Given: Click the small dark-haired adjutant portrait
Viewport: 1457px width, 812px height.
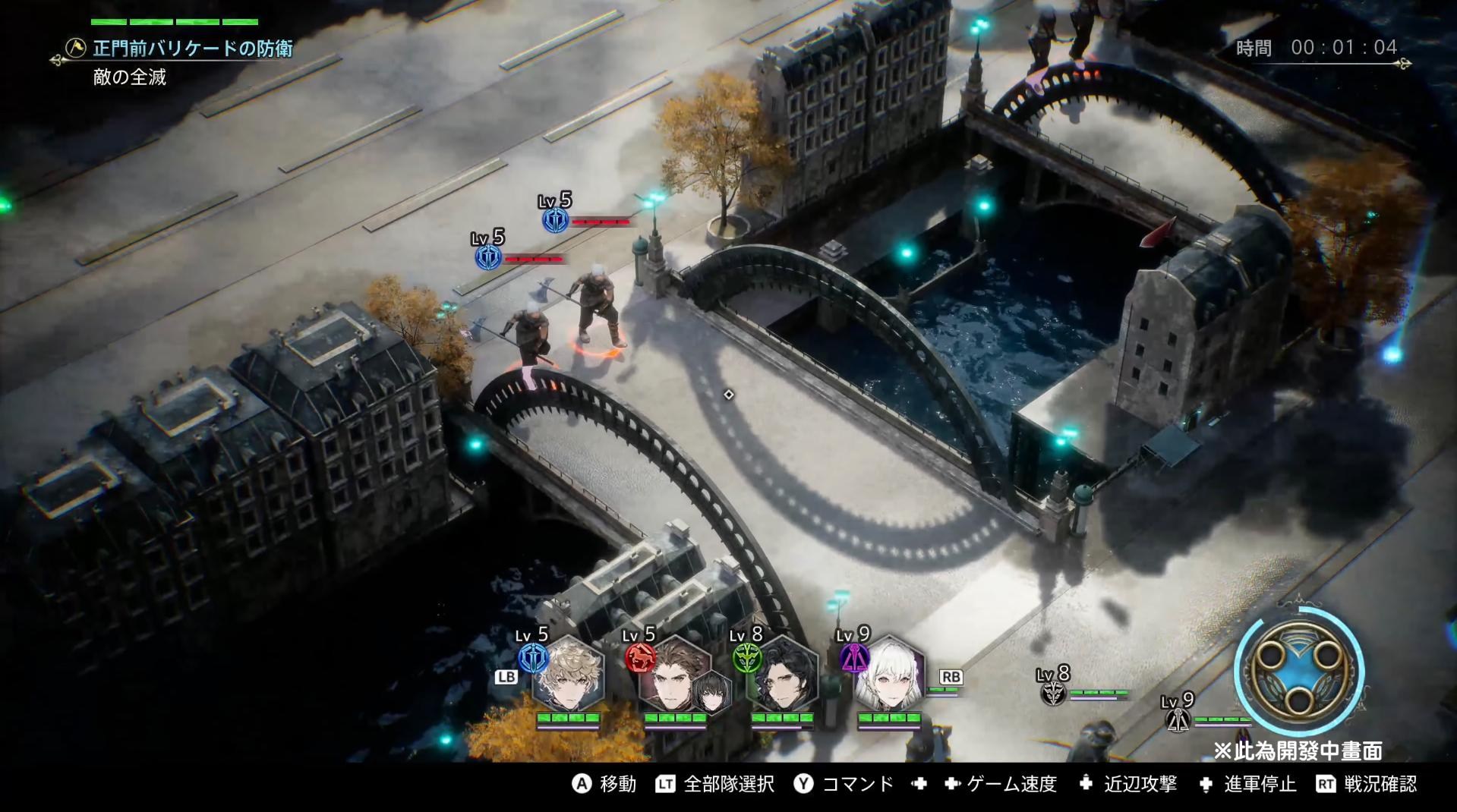Looking at the screenshot, I should coord(711,694).
